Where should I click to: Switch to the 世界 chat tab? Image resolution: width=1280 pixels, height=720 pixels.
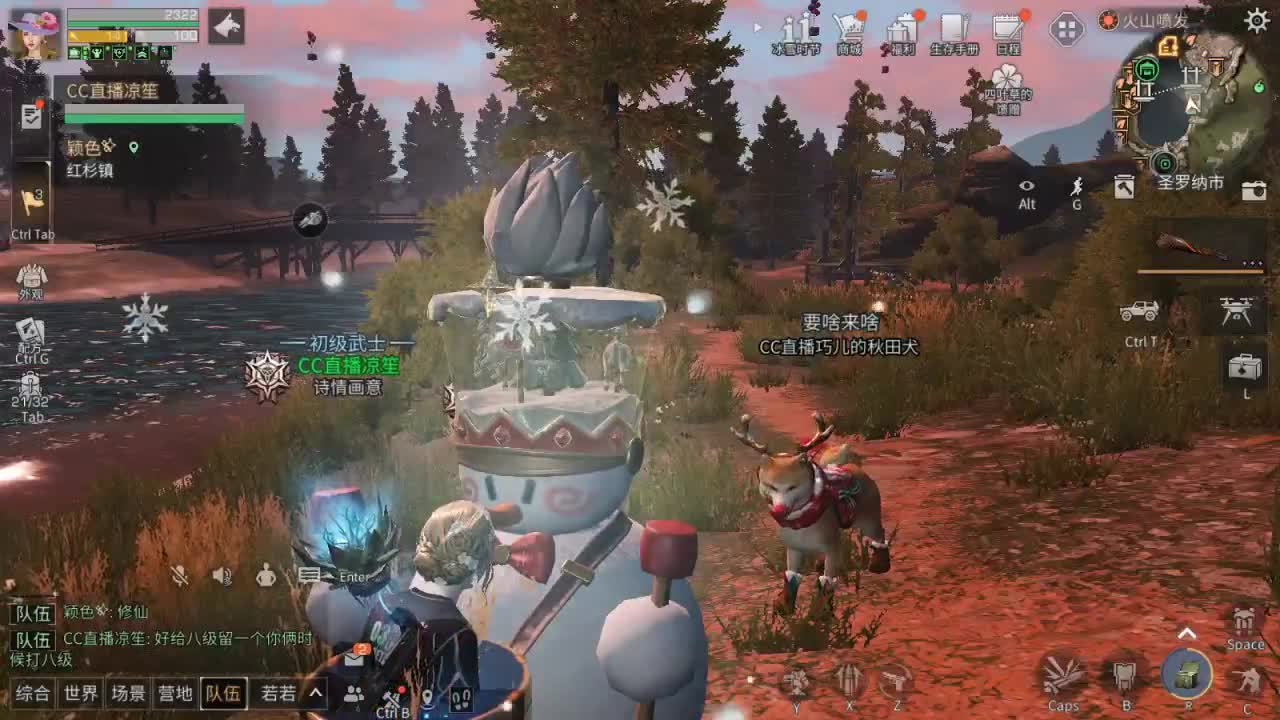coord(80,692)
